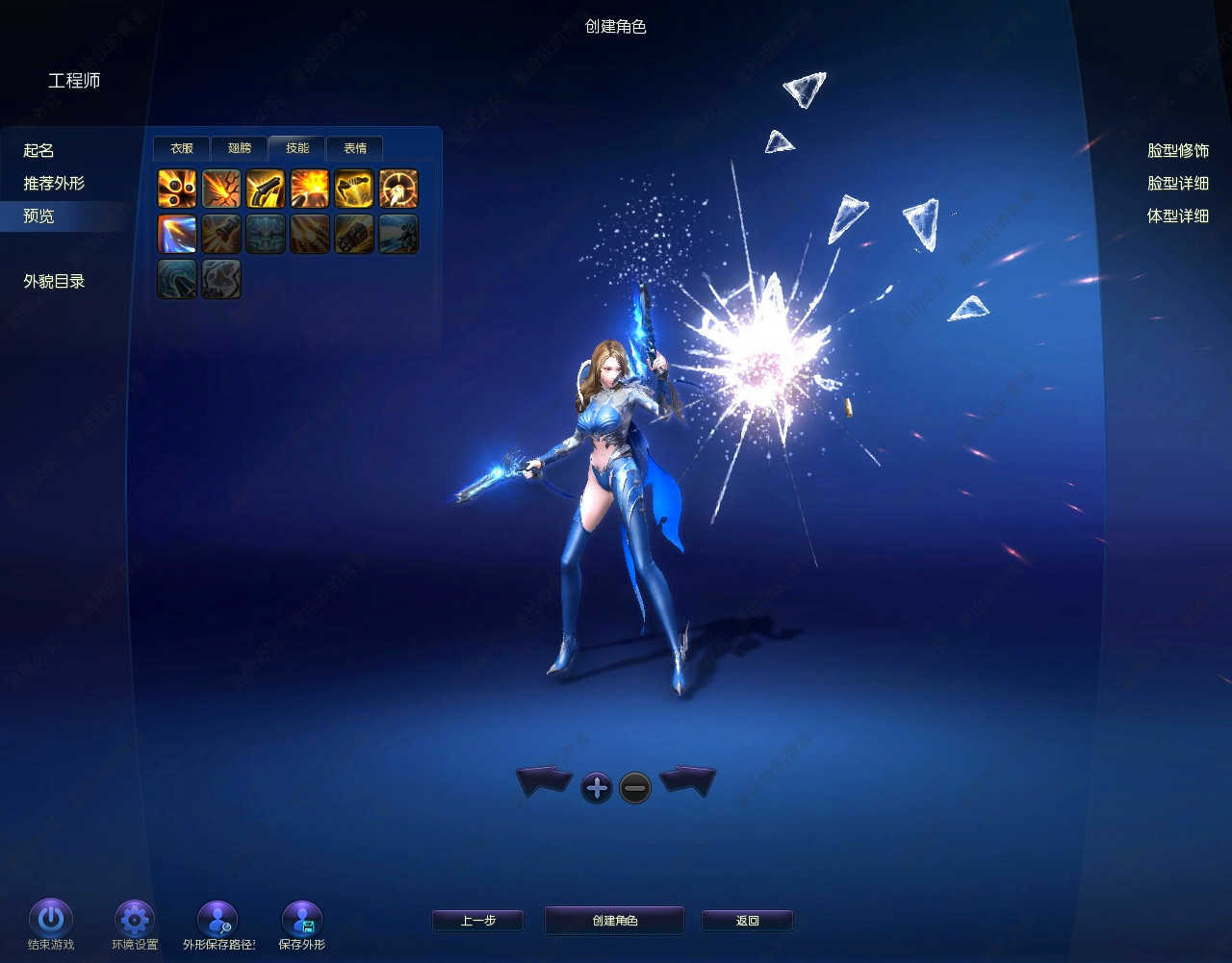Viewport: 1232px width, 963px height.
Task: Preview the golden pistol skill icon
Action: (x=266, y=189)
